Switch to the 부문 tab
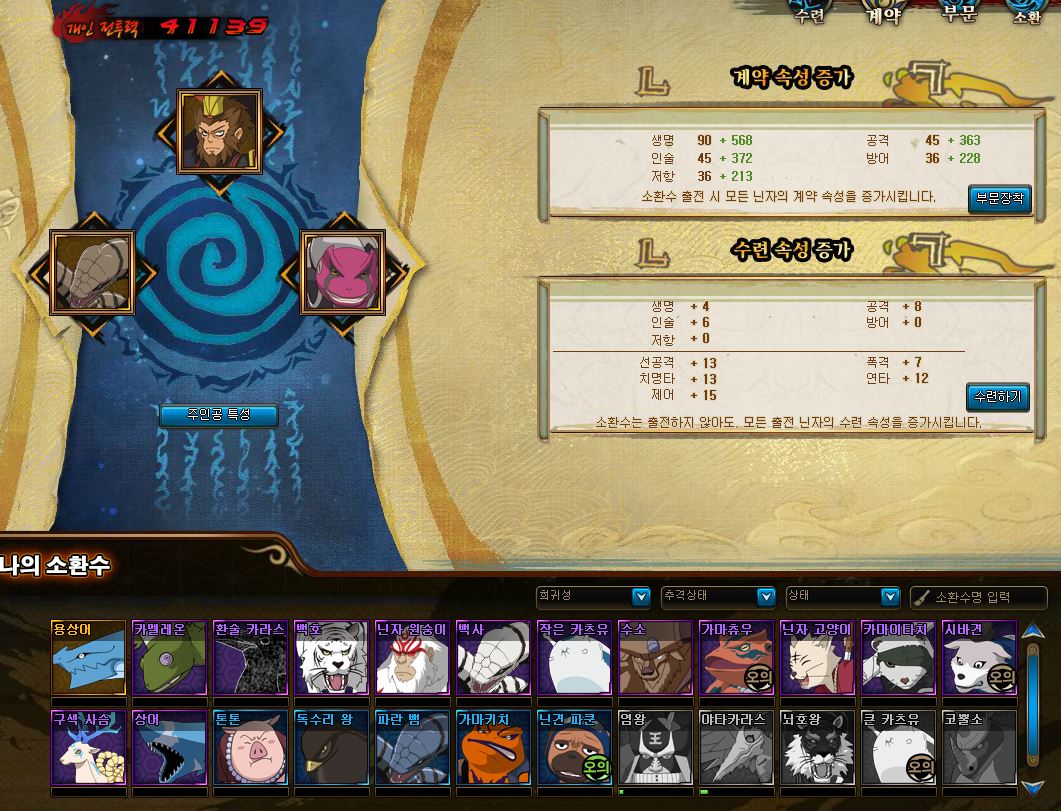 (958, 14)
